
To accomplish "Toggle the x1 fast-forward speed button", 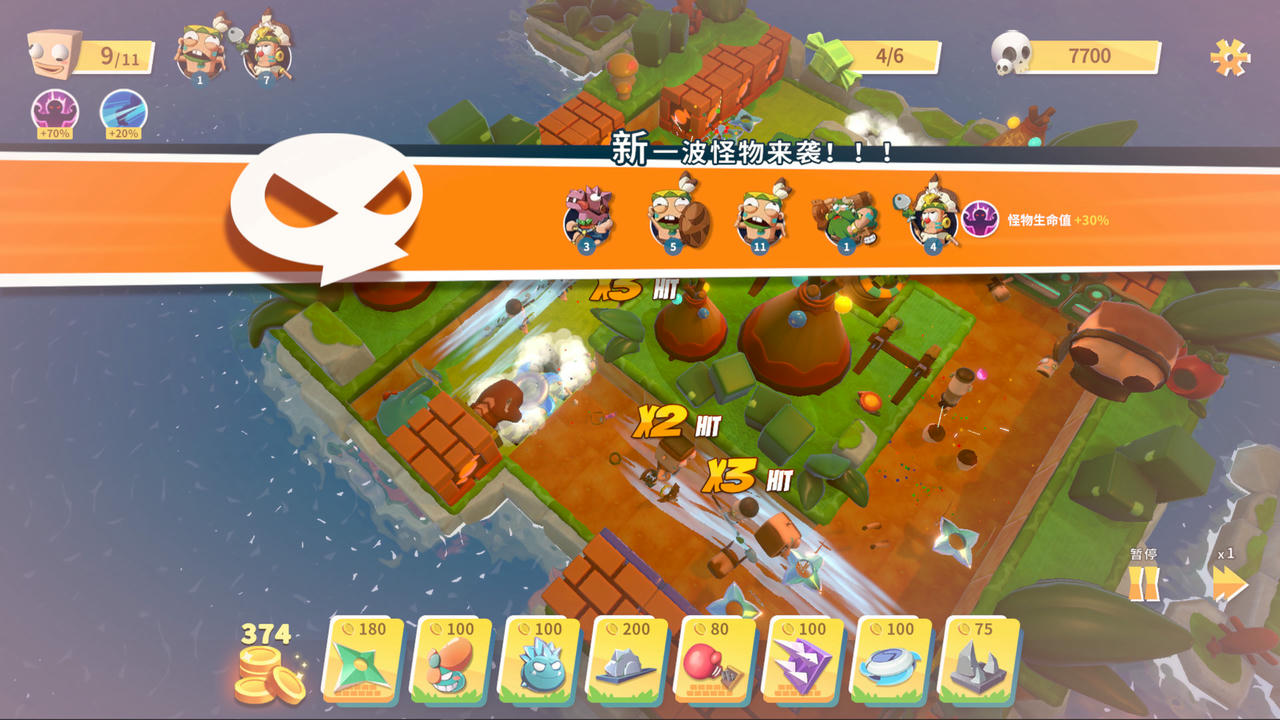I will tap(1229, 582).
